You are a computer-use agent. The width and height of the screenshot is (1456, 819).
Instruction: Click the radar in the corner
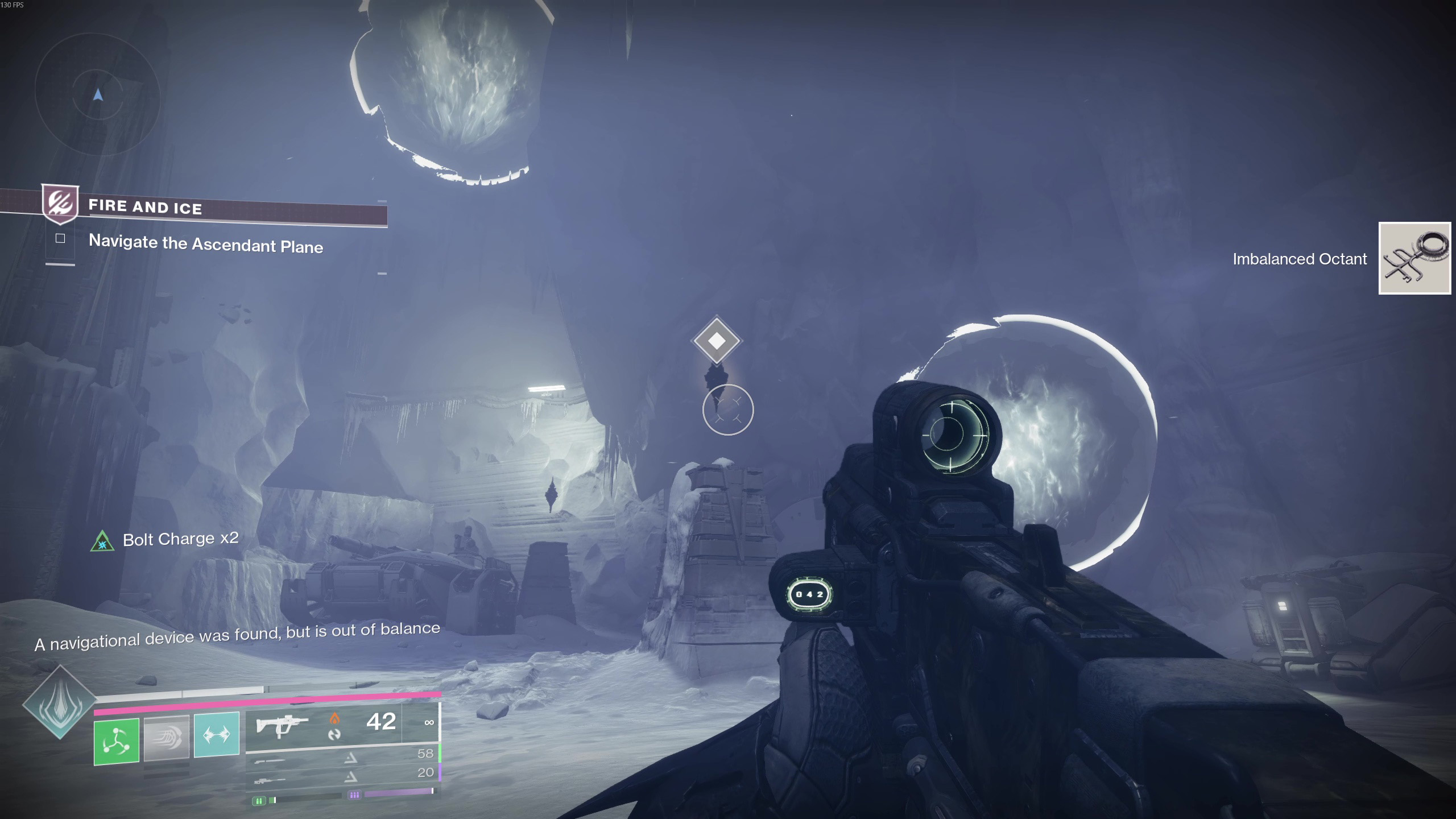[x=97, y=94]
